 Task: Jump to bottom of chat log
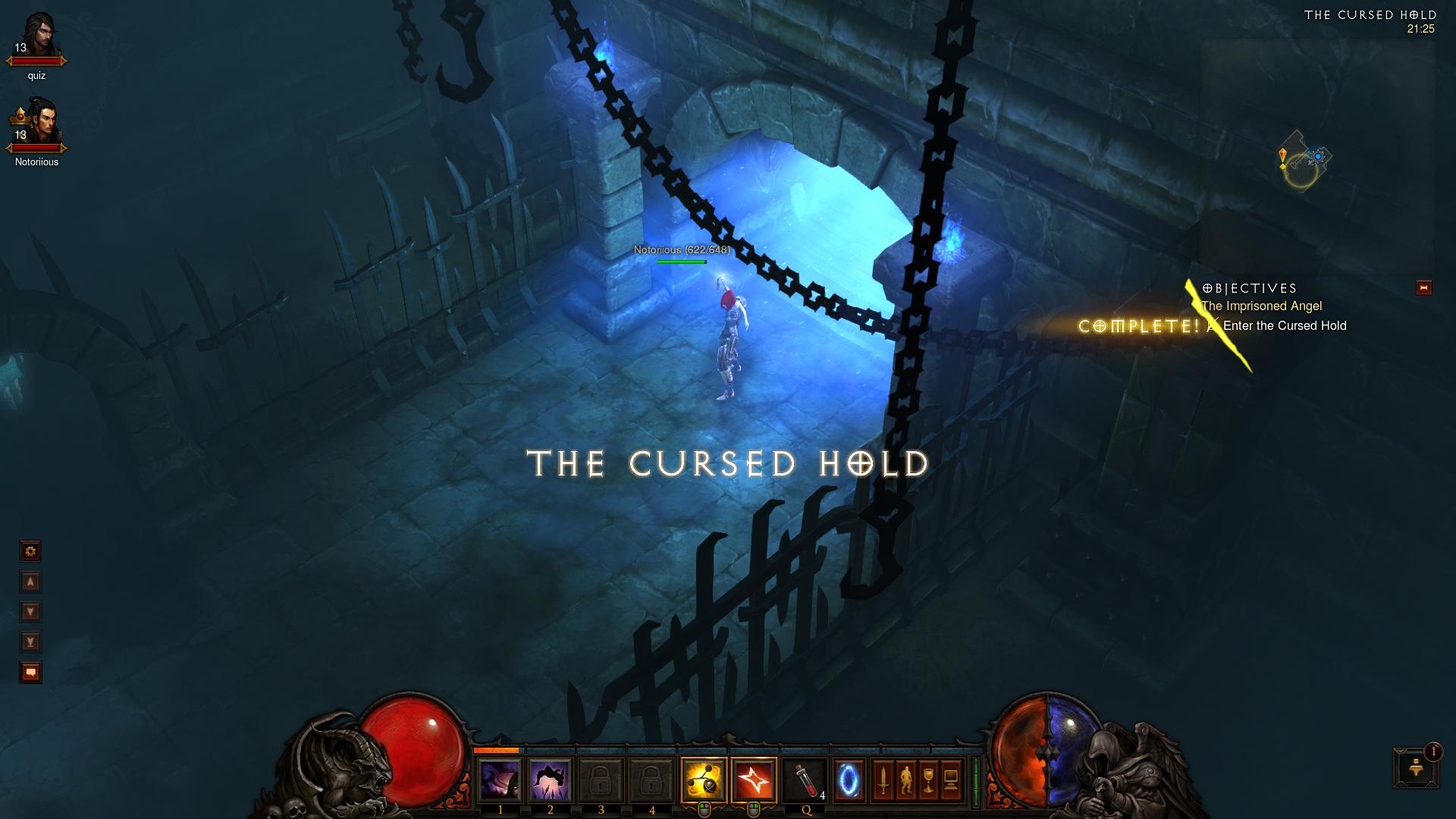coord(31,642)
